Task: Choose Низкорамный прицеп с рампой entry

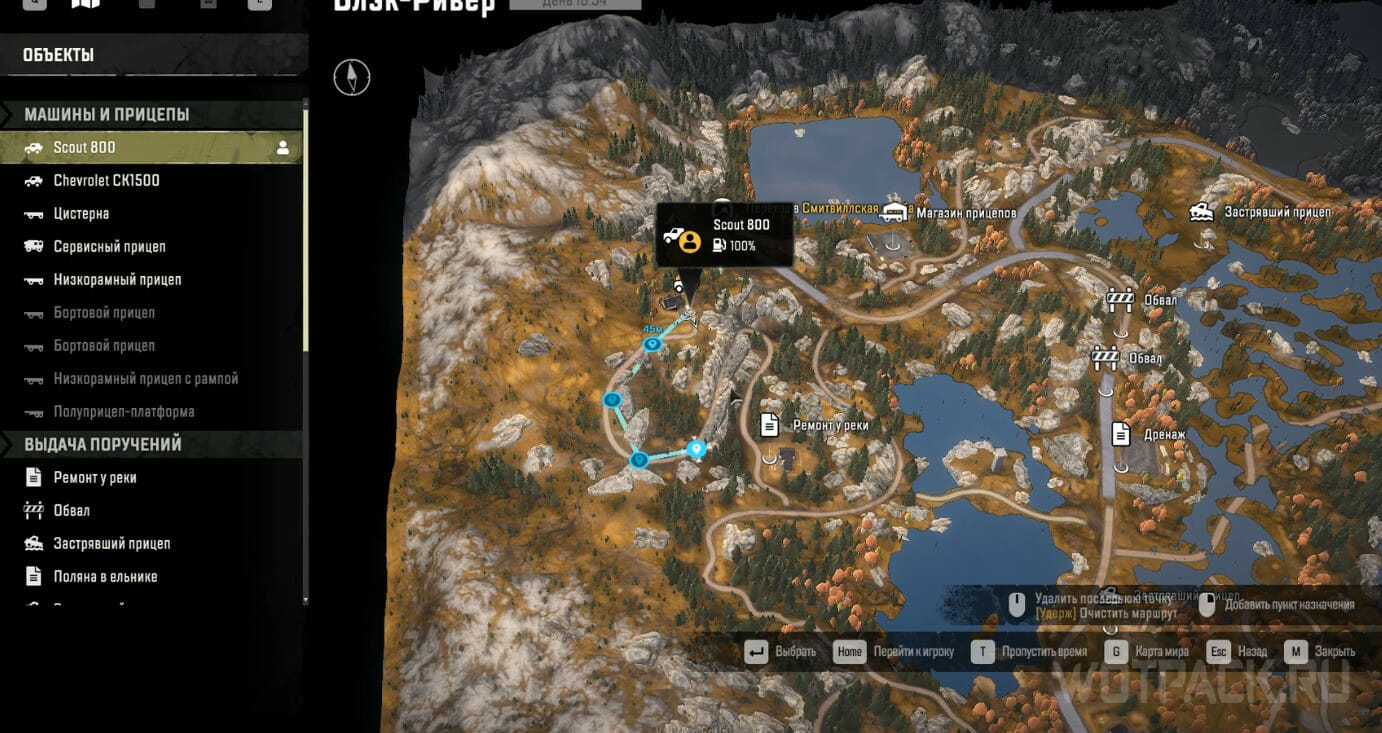Action: [x=145, y=379]
